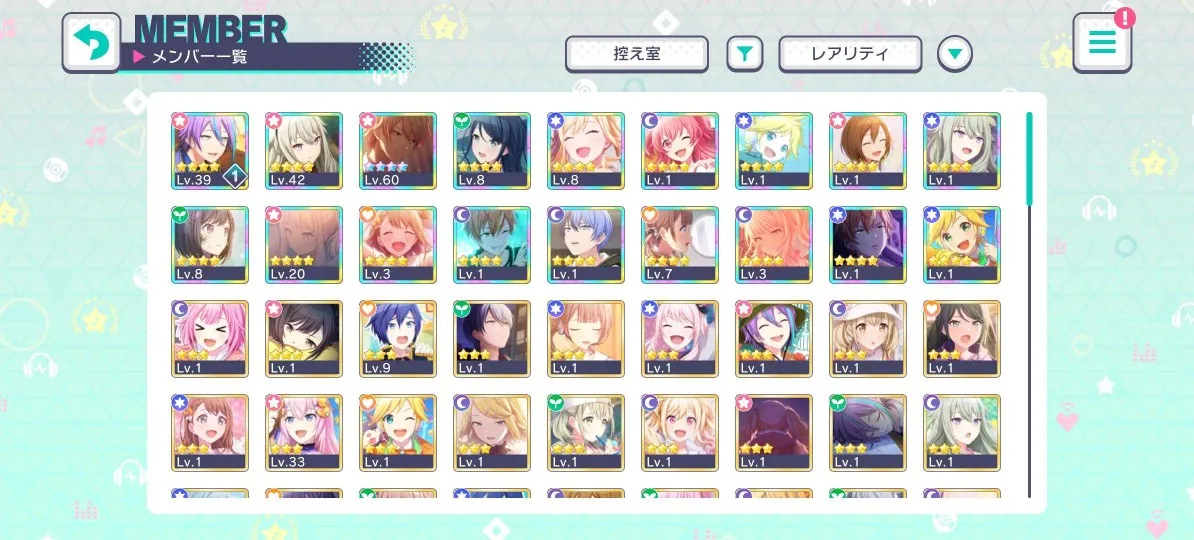Open the Lv.7 member card
The width and height of the screenshot is (1194, 540).
679,245
